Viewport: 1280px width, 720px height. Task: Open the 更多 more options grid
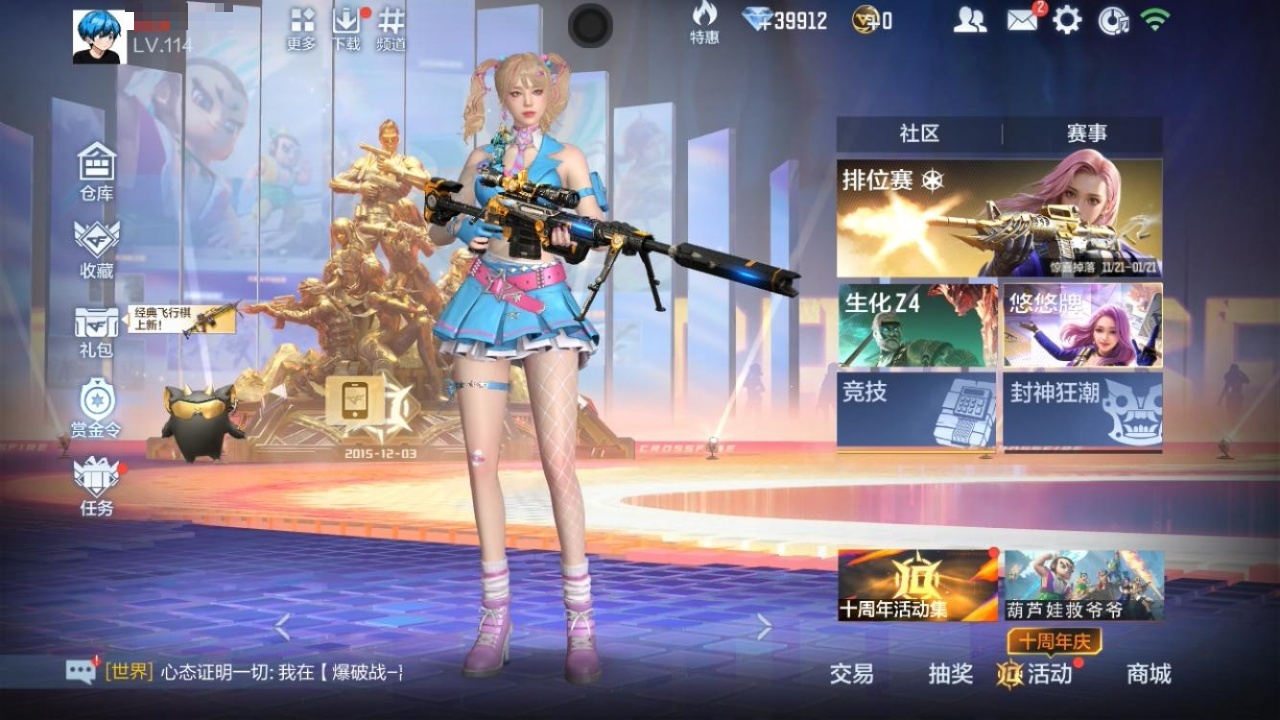[x=301, y=29]
